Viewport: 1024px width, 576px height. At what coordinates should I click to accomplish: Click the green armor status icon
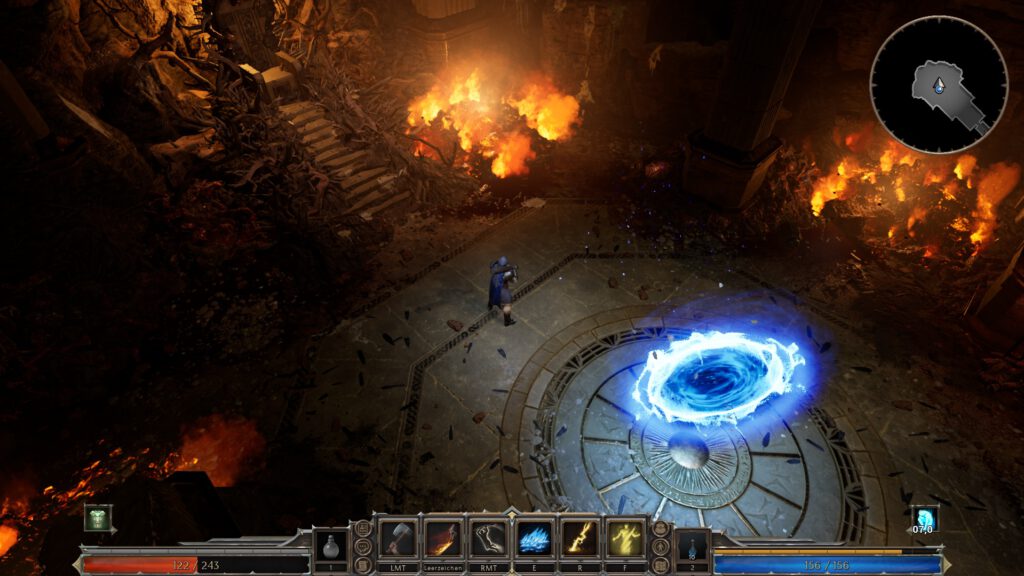pos(98,518)
